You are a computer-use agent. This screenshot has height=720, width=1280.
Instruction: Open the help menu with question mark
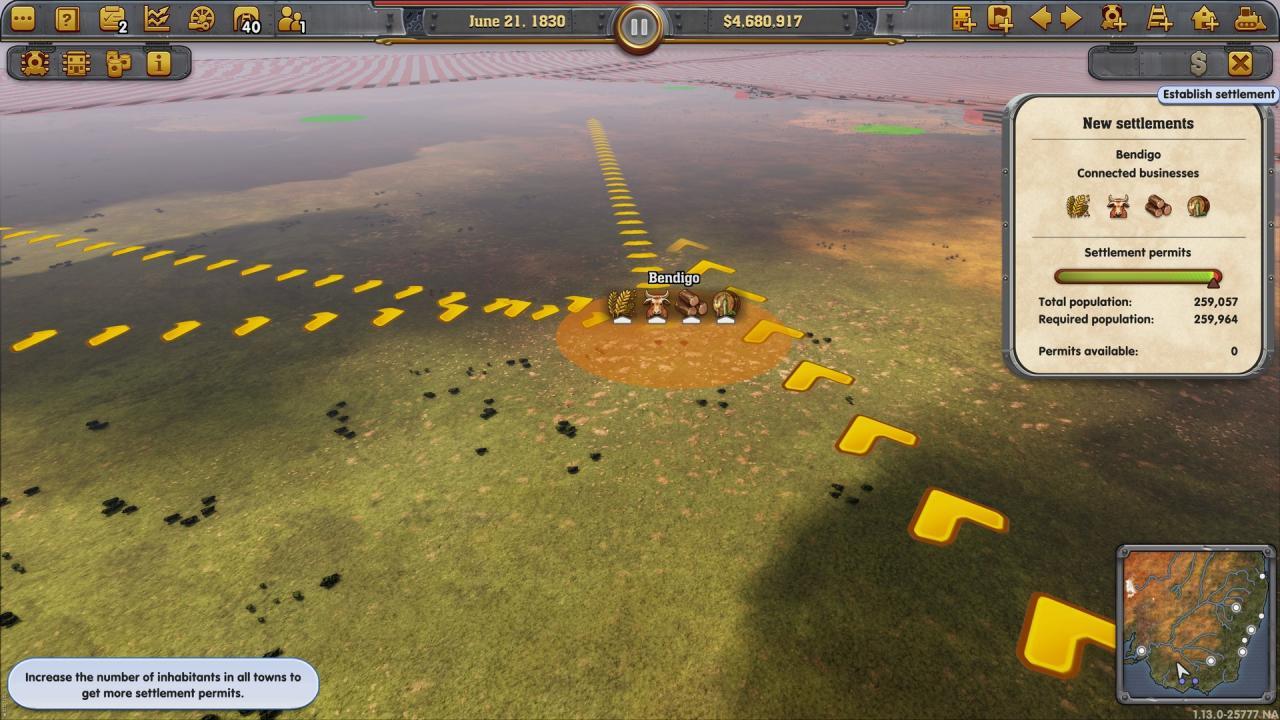click(x=66, y=17)
